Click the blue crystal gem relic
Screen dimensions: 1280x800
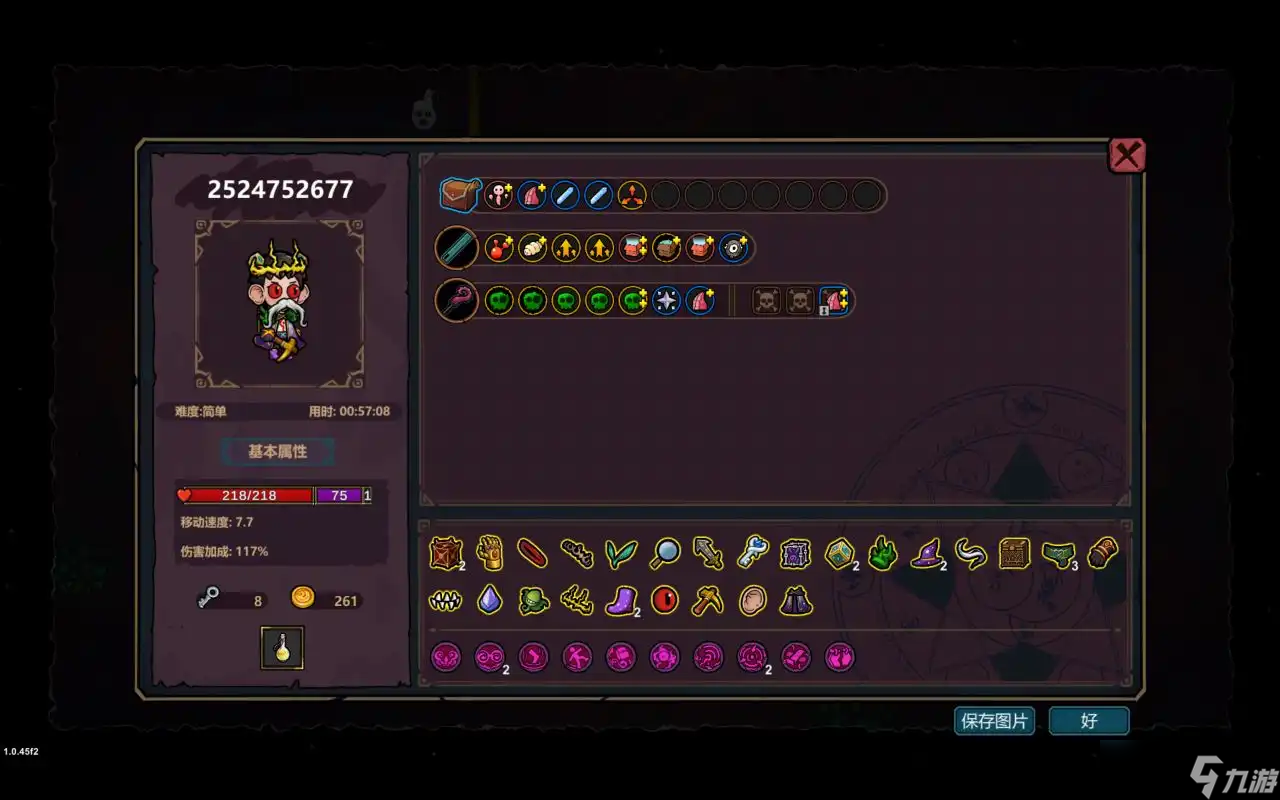489,600
